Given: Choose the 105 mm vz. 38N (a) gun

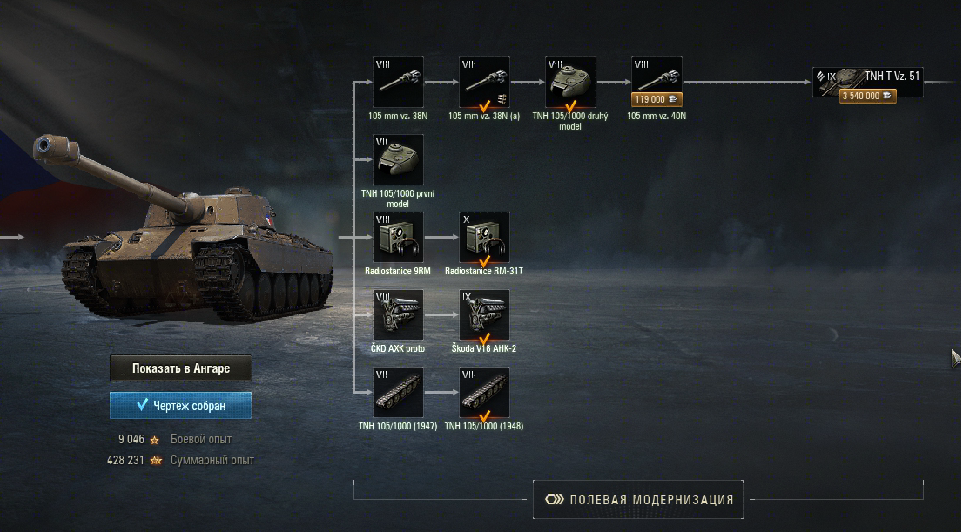Looking at the screenshot, I should (x=484, y=82).
